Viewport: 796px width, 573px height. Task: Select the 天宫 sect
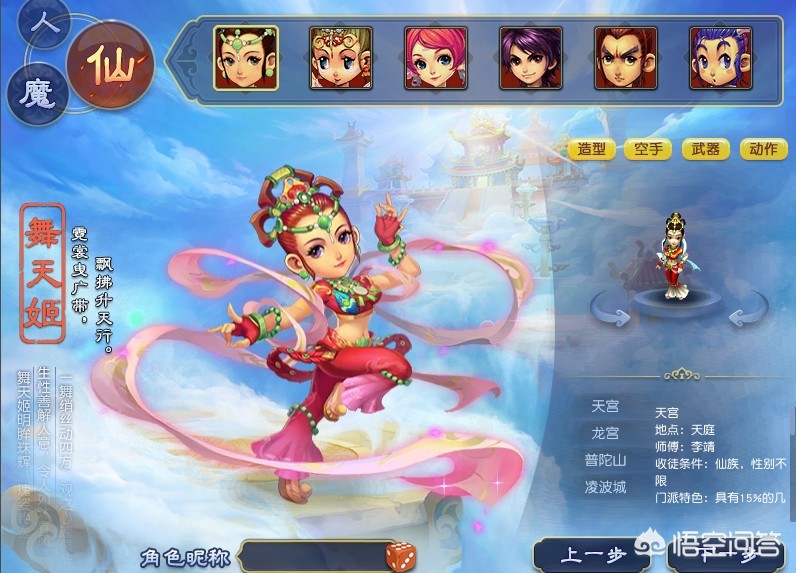(605, 407)
